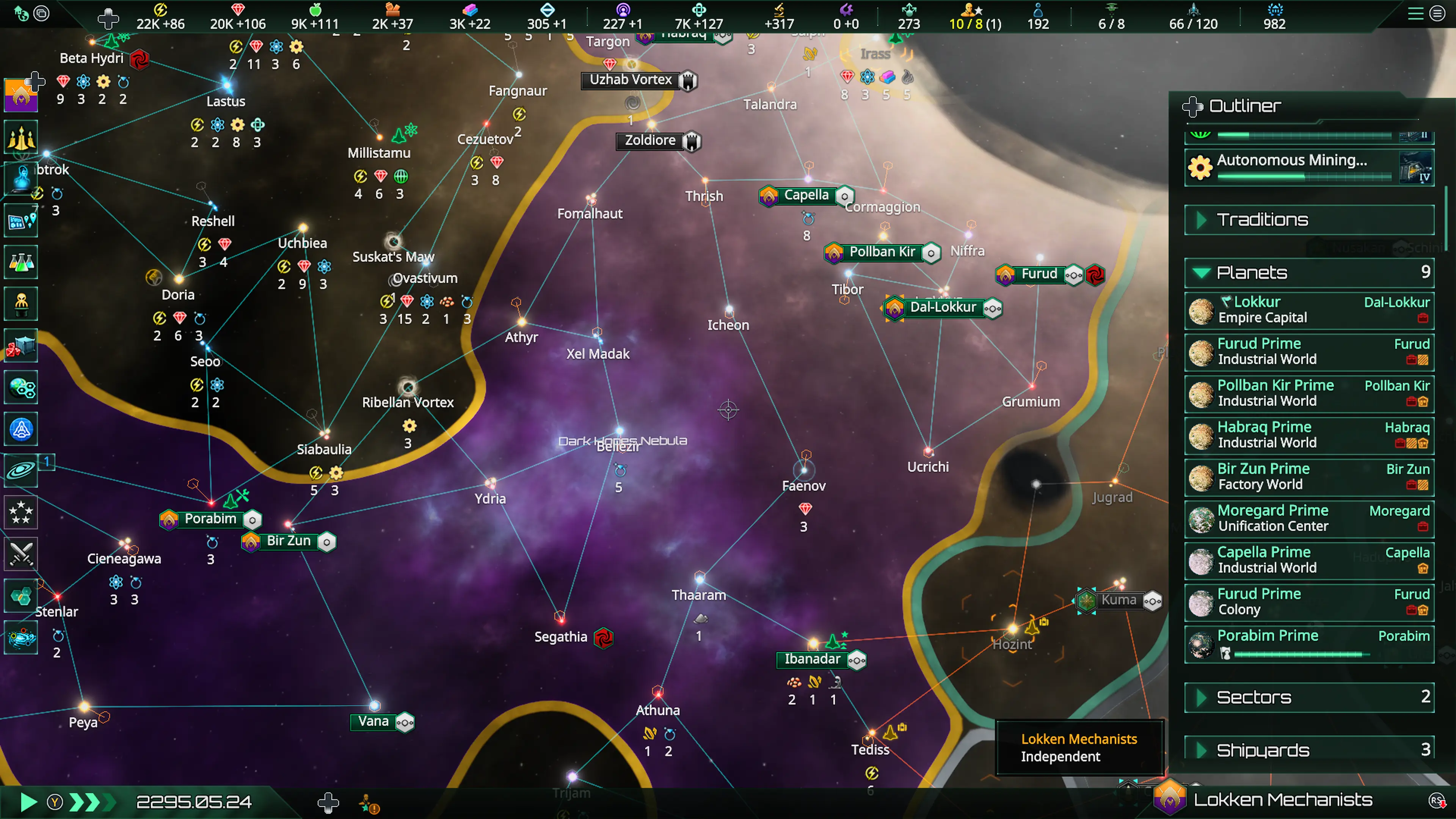Expand the Sectors section
This screenshot has width=1456, height=819.
point(1254,698)
